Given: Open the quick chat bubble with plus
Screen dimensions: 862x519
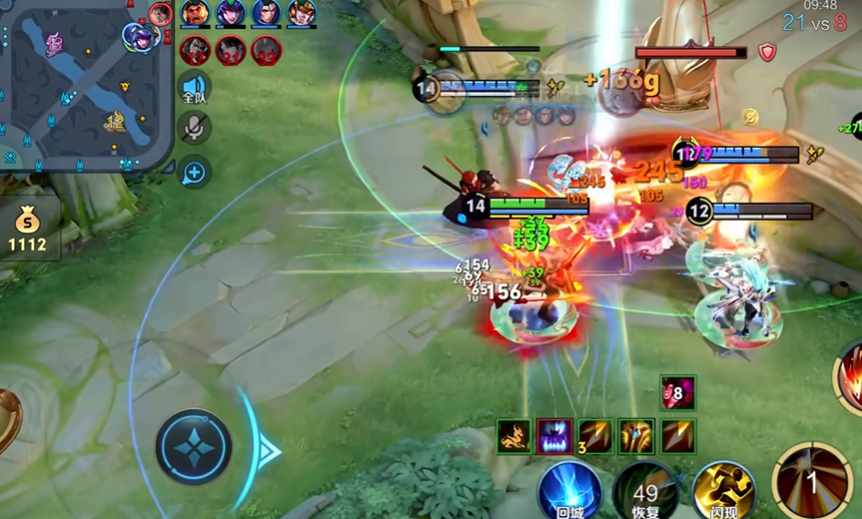Looking at the screenshot, I should click(x=194, y=173).
